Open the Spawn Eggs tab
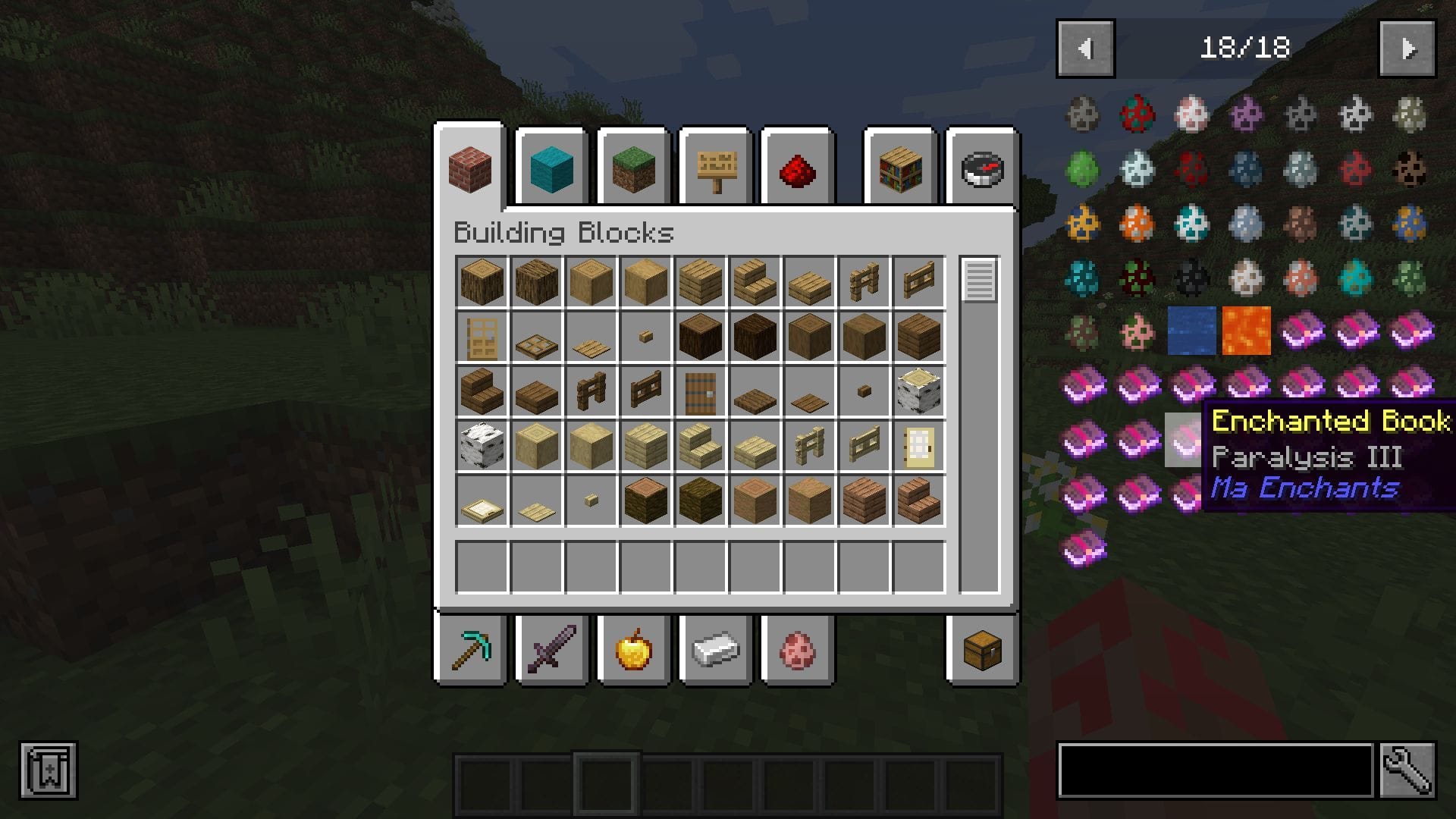Viewport: 1456px width, 819px height. (797, 650)
